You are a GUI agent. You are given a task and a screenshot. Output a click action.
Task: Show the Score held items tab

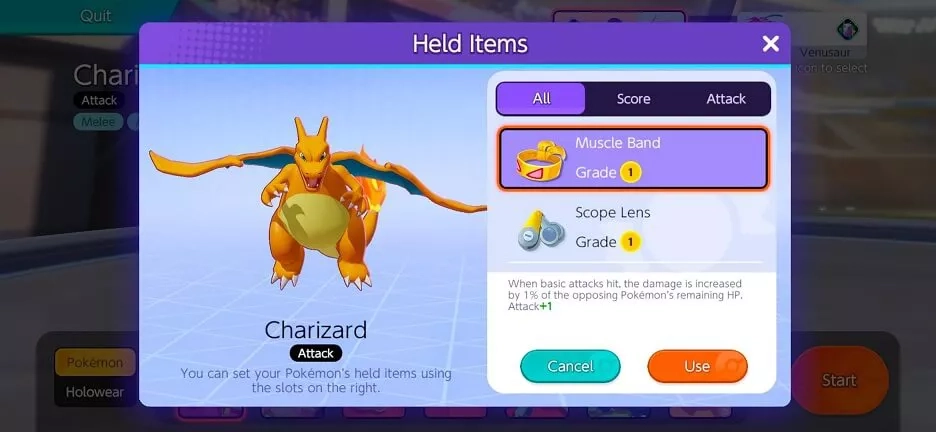(633, 99)
